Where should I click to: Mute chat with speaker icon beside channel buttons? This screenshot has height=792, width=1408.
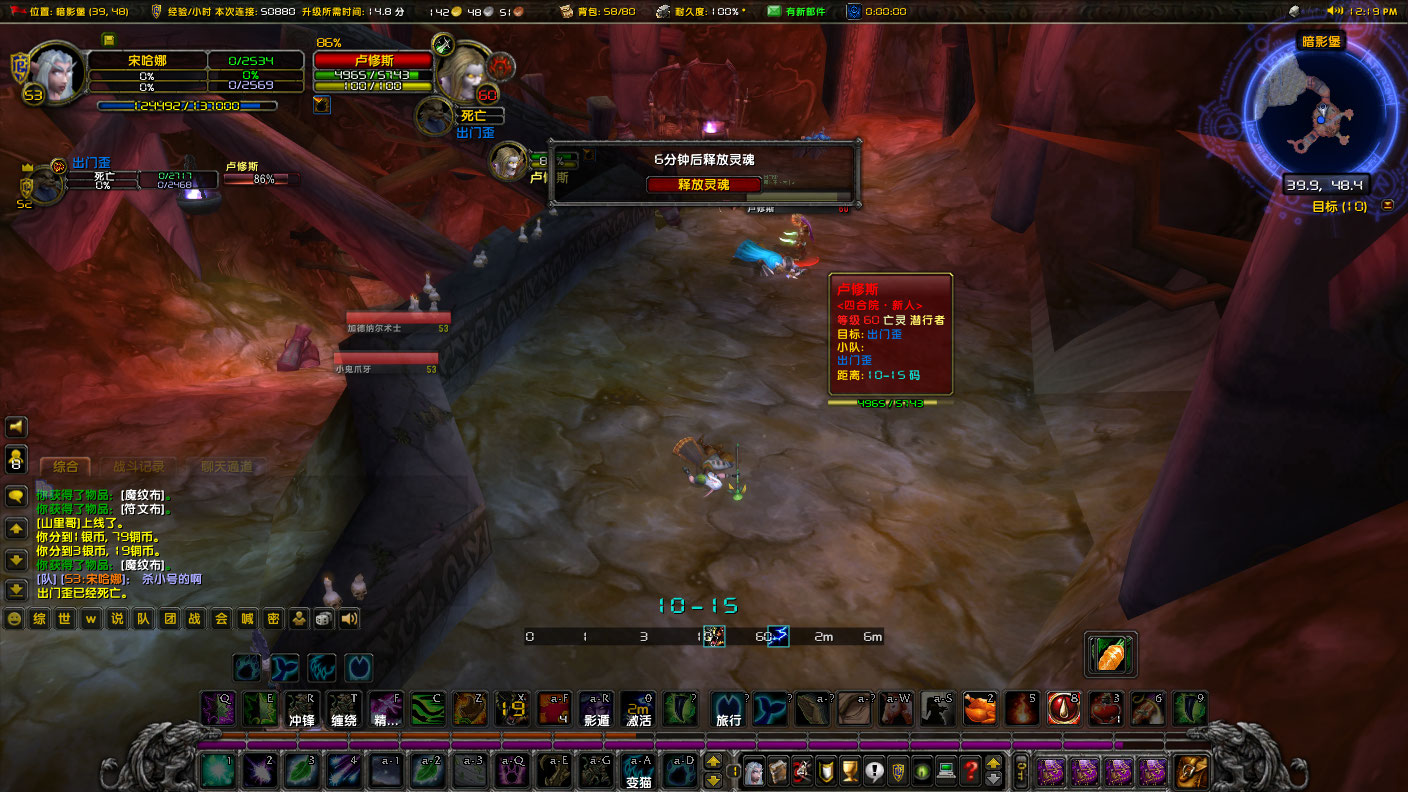click(x=347, y=618)
